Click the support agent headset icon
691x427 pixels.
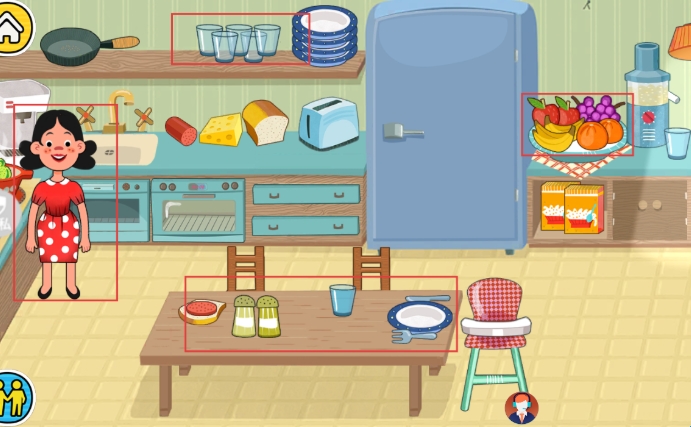(521, 407)
